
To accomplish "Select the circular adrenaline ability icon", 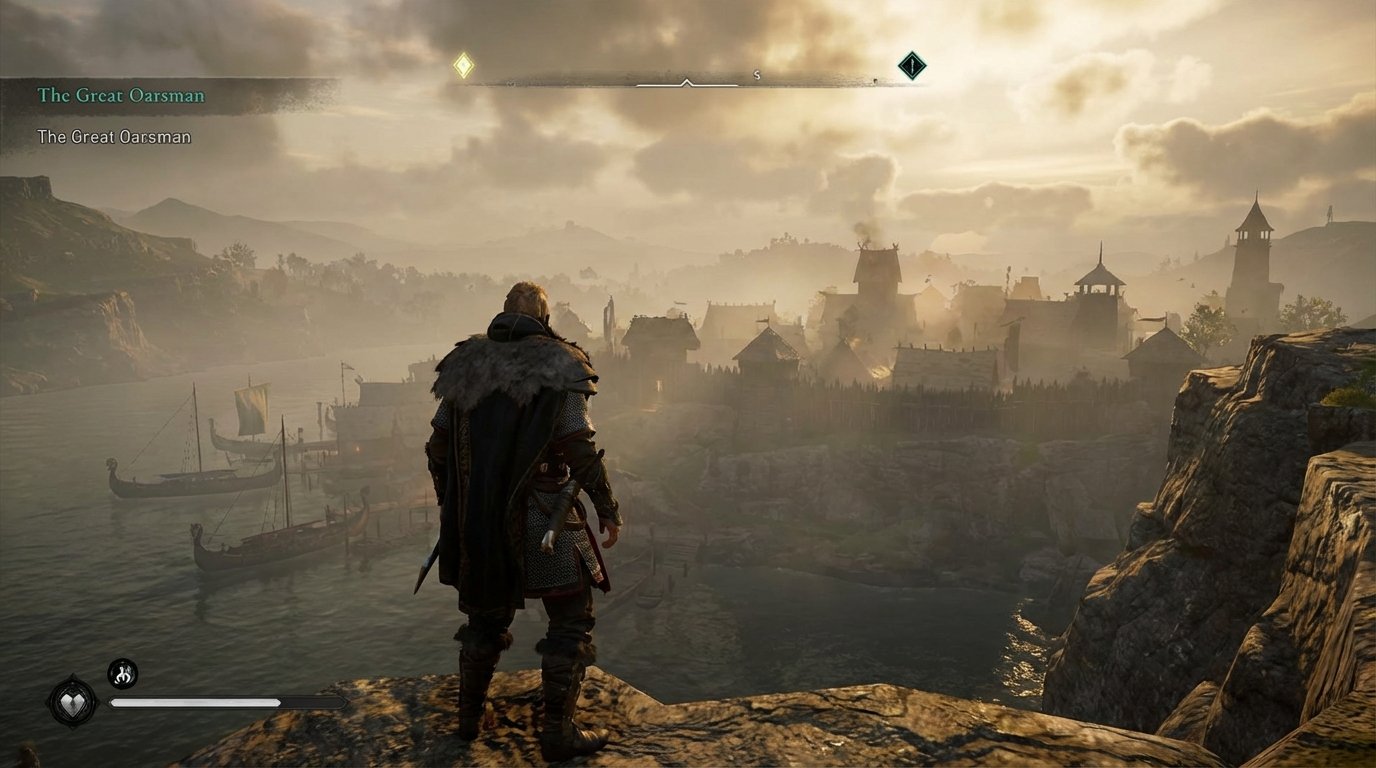I will click(x=122, y=673).
